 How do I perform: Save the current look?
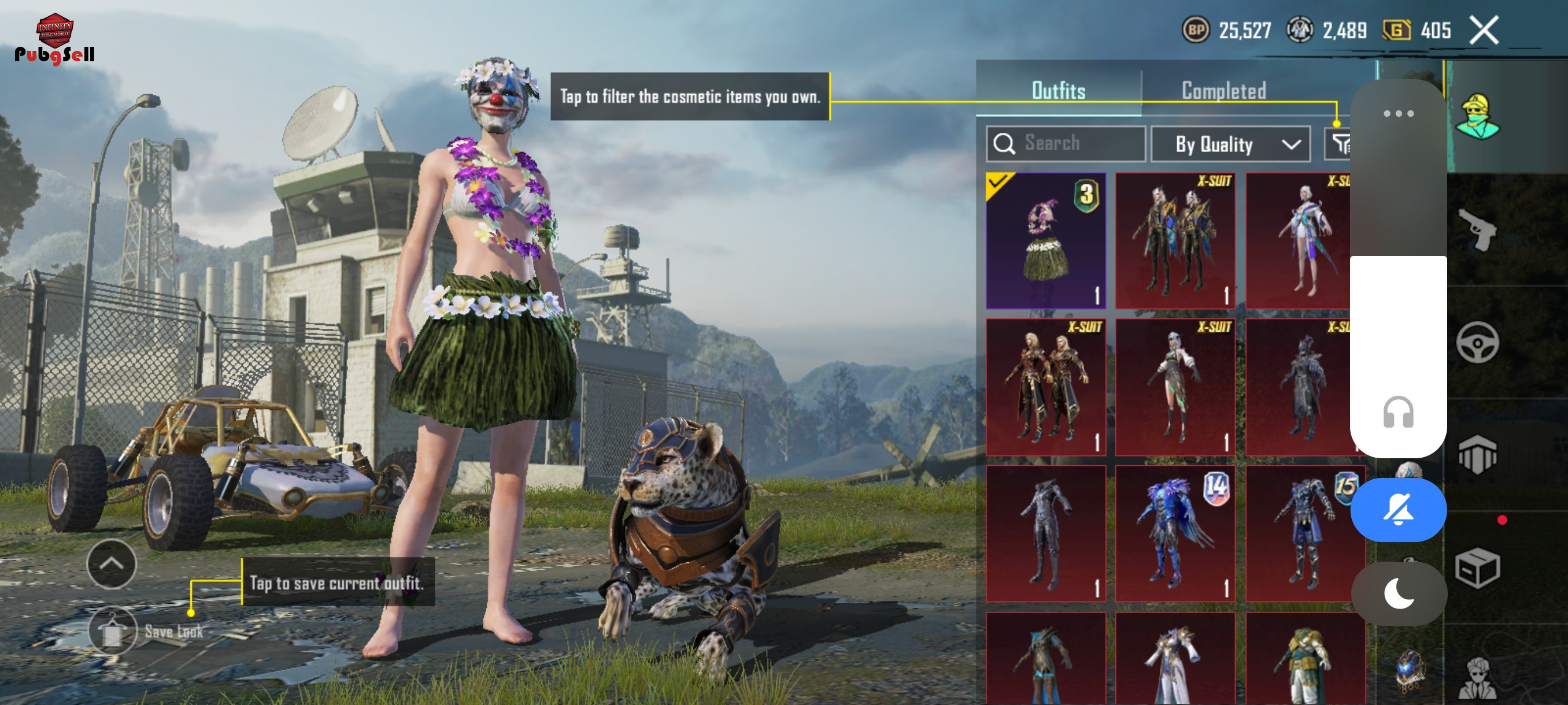[113, 631]
